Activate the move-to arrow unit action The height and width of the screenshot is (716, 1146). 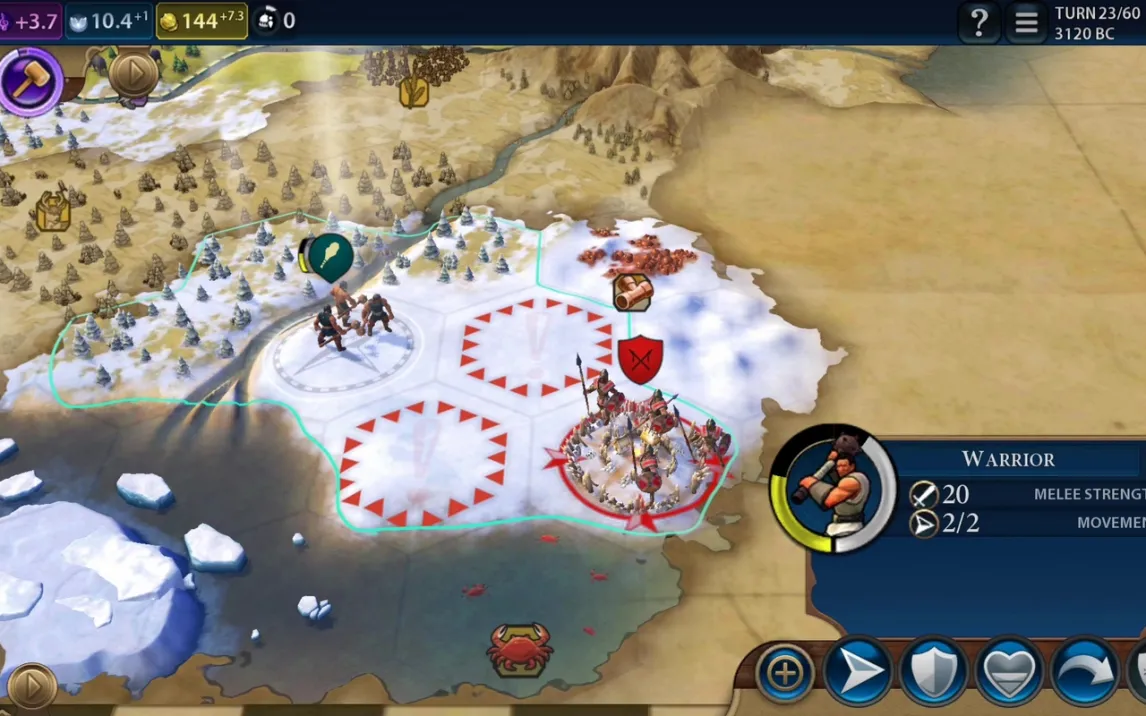[858, 672]
